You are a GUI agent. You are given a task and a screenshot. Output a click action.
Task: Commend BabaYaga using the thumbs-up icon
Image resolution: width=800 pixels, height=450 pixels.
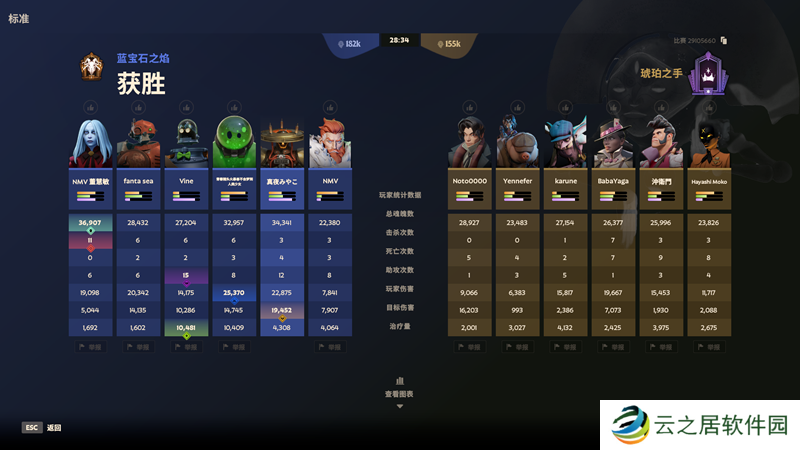(612, 107)
